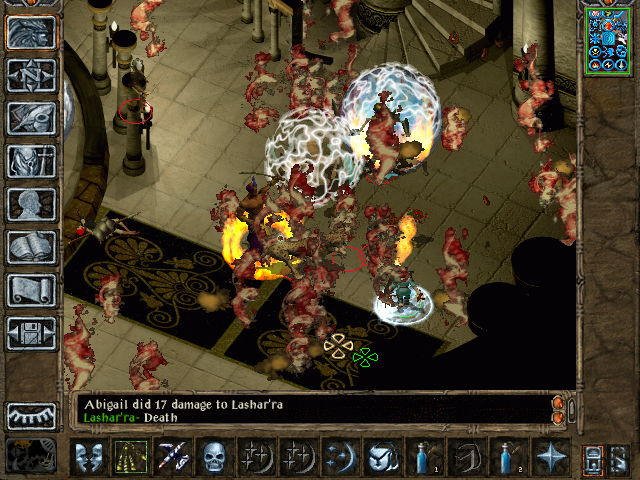Toggle the game clock pause button
Screen dimensions: 640x480
click(x=31, y=456)
